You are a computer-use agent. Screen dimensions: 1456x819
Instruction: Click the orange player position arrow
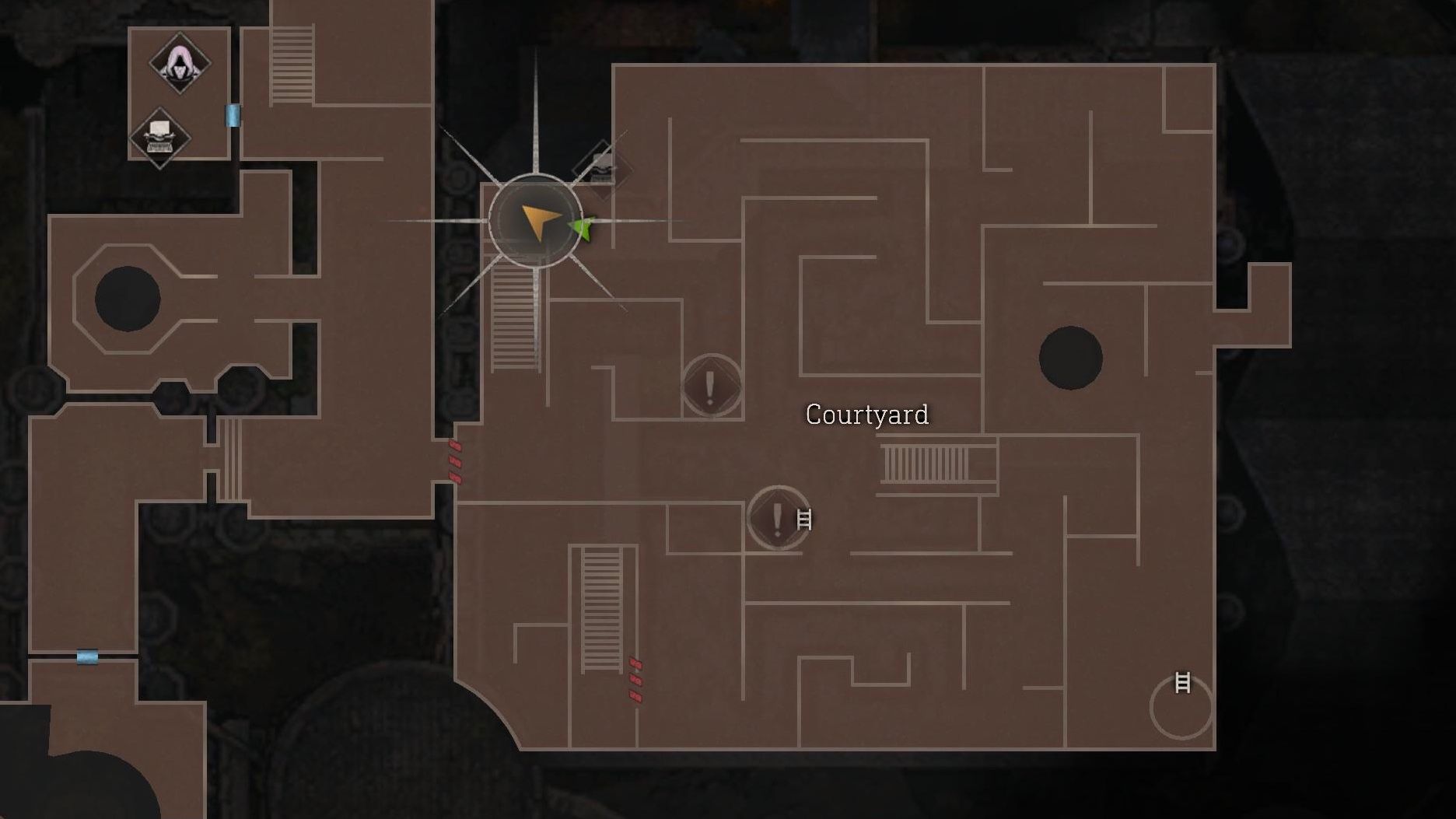538,221
